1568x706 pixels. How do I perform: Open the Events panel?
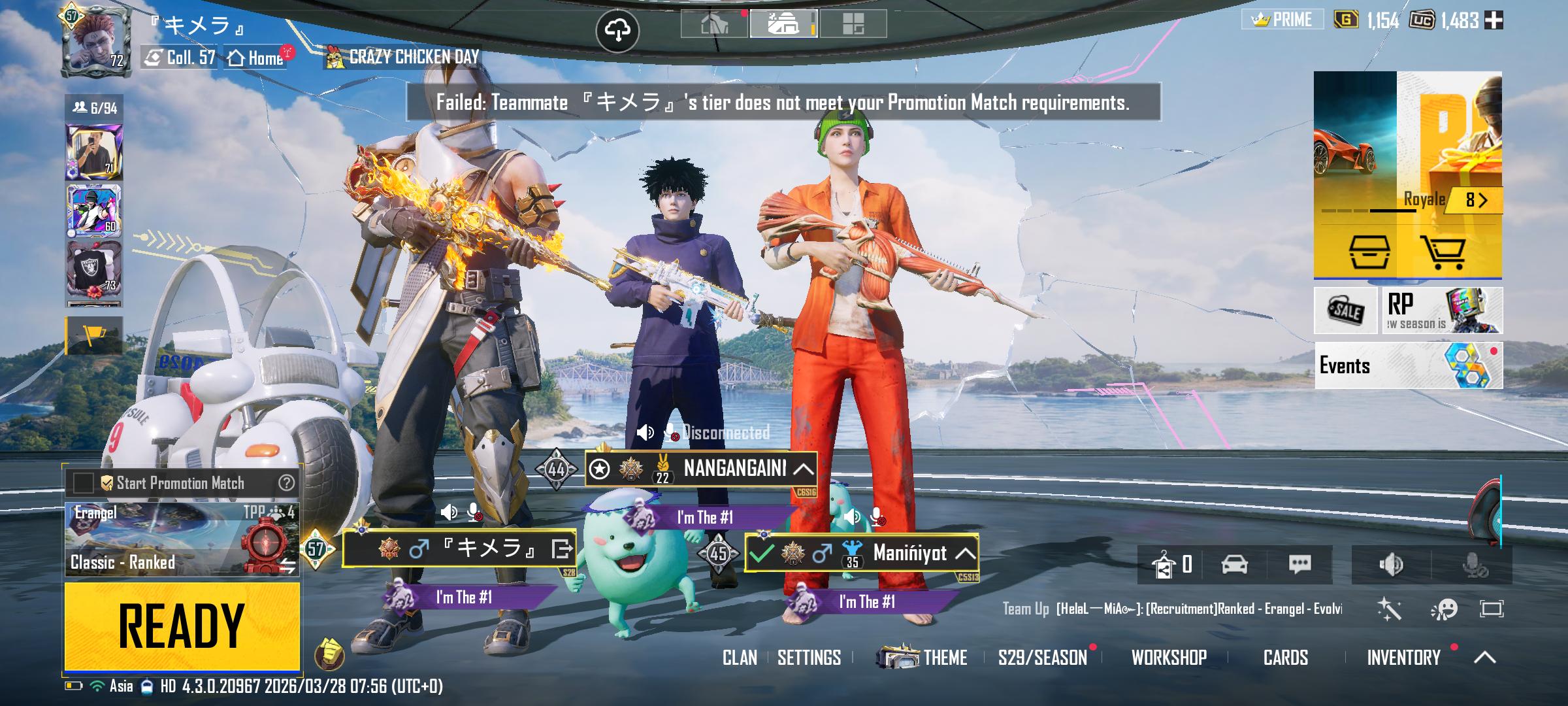(1408, 365)
